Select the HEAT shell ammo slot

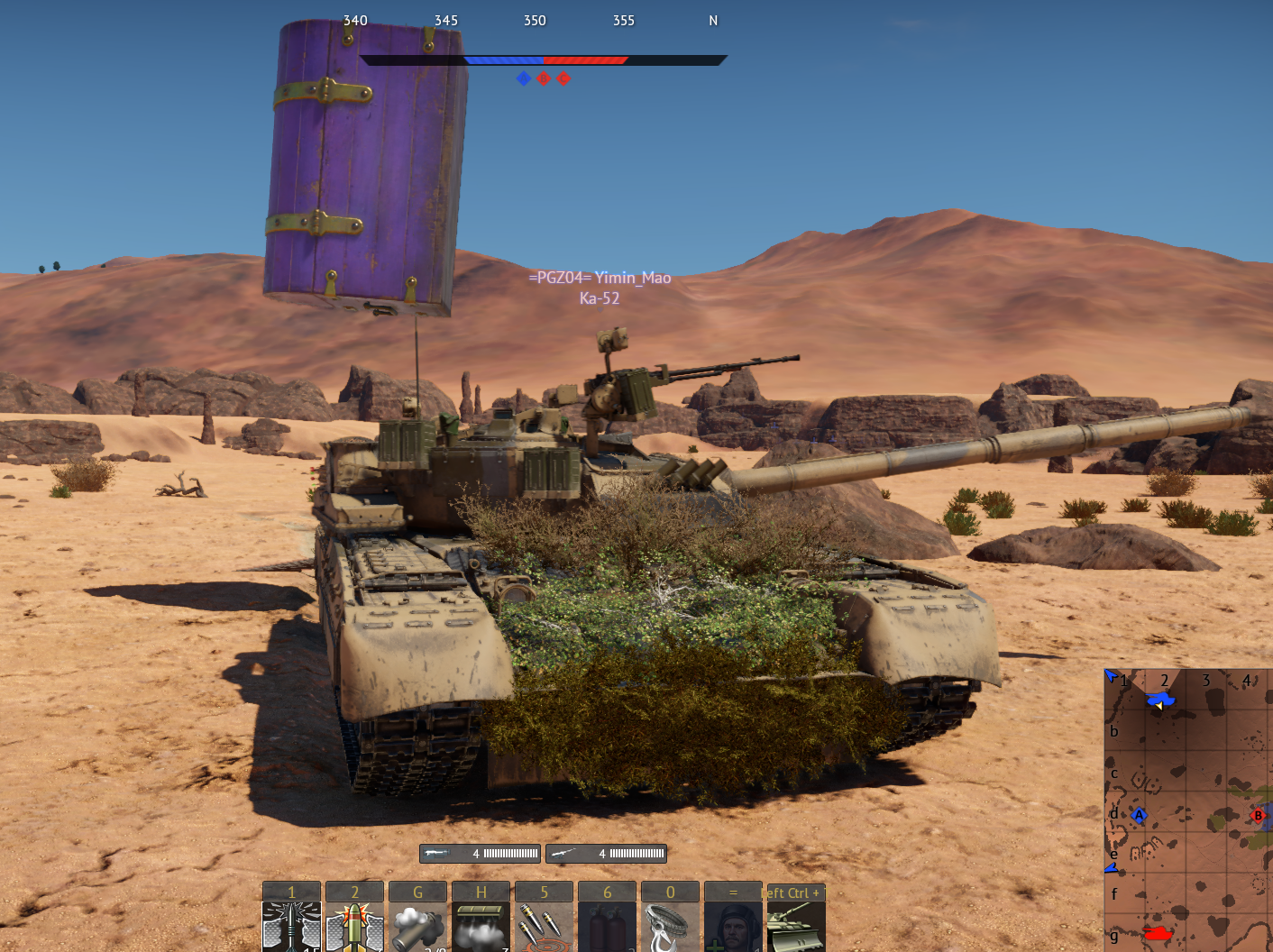pos(354,927)
